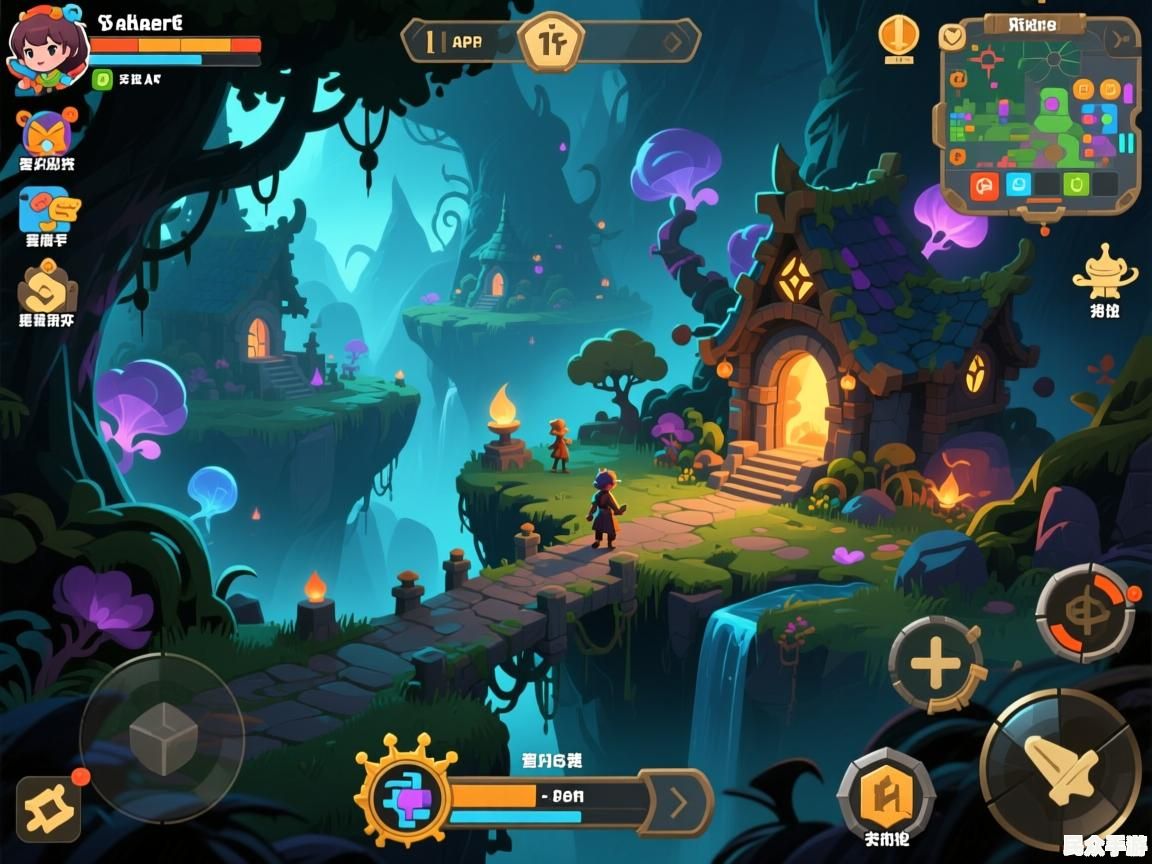Open the golden genie lamp icon
The image size is (1152, 864).
tap(1104, 271)
